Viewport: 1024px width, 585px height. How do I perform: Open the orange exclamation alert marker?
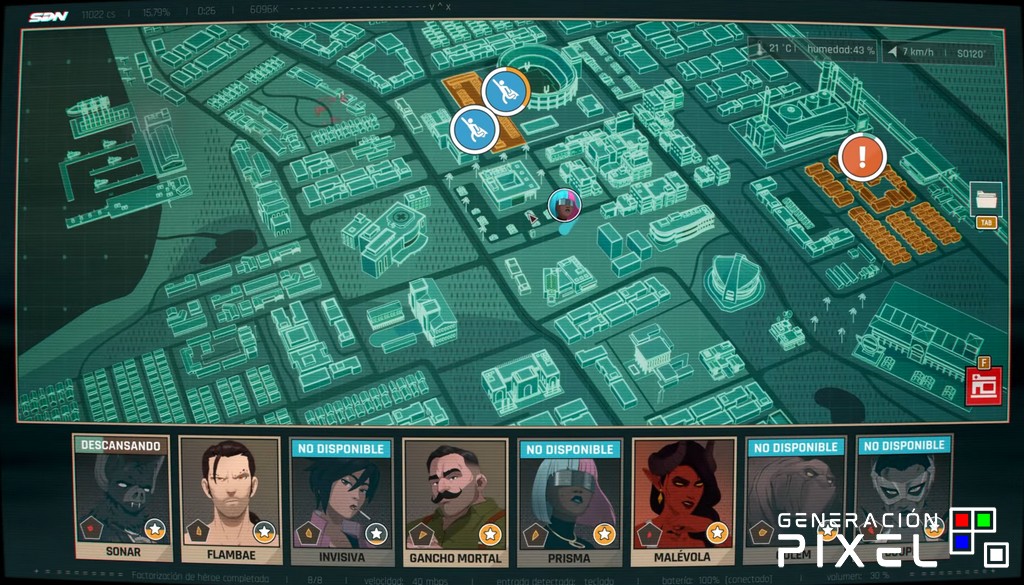click(x=862, y=157)
